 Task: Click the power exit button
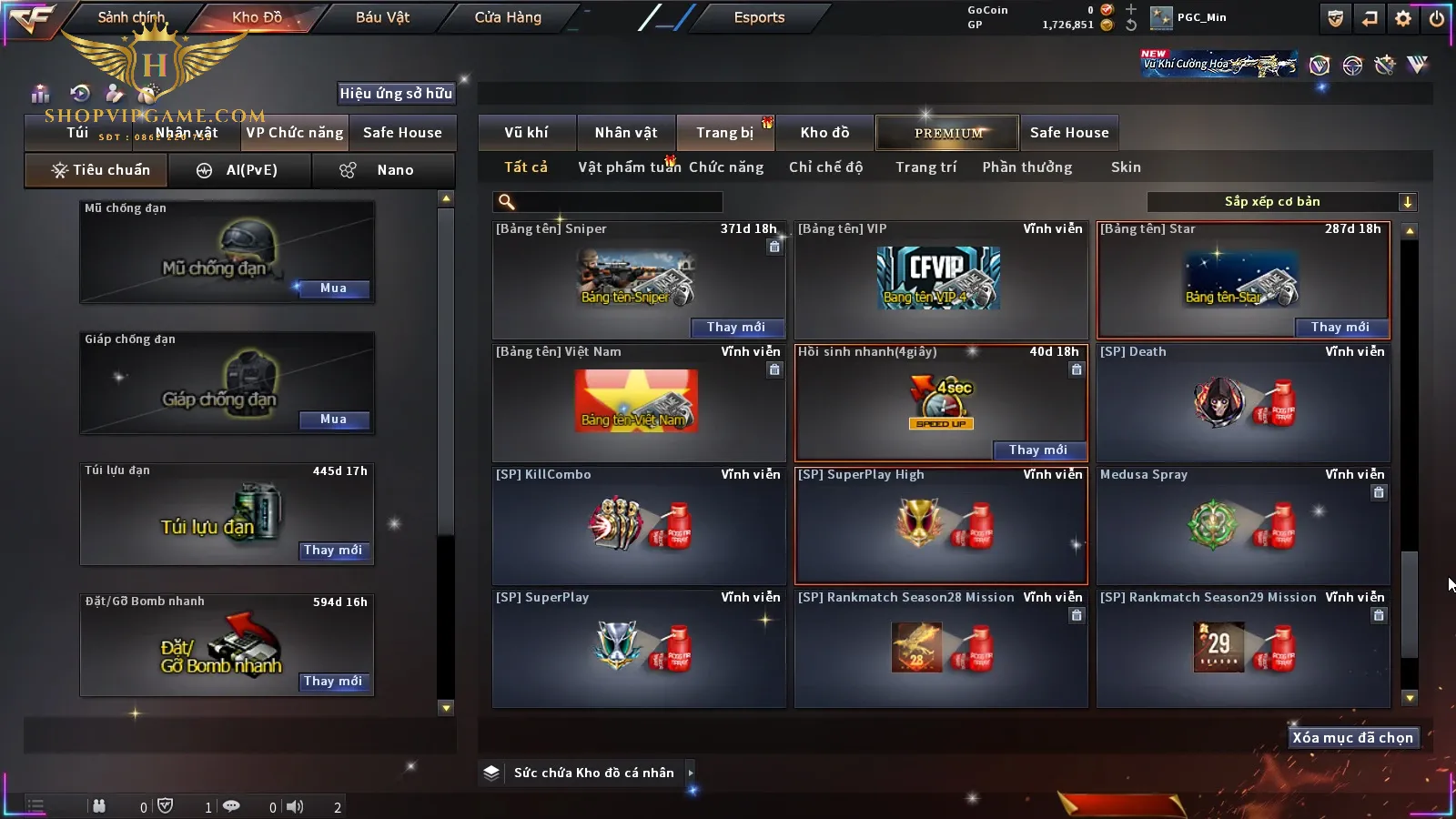1437,18
